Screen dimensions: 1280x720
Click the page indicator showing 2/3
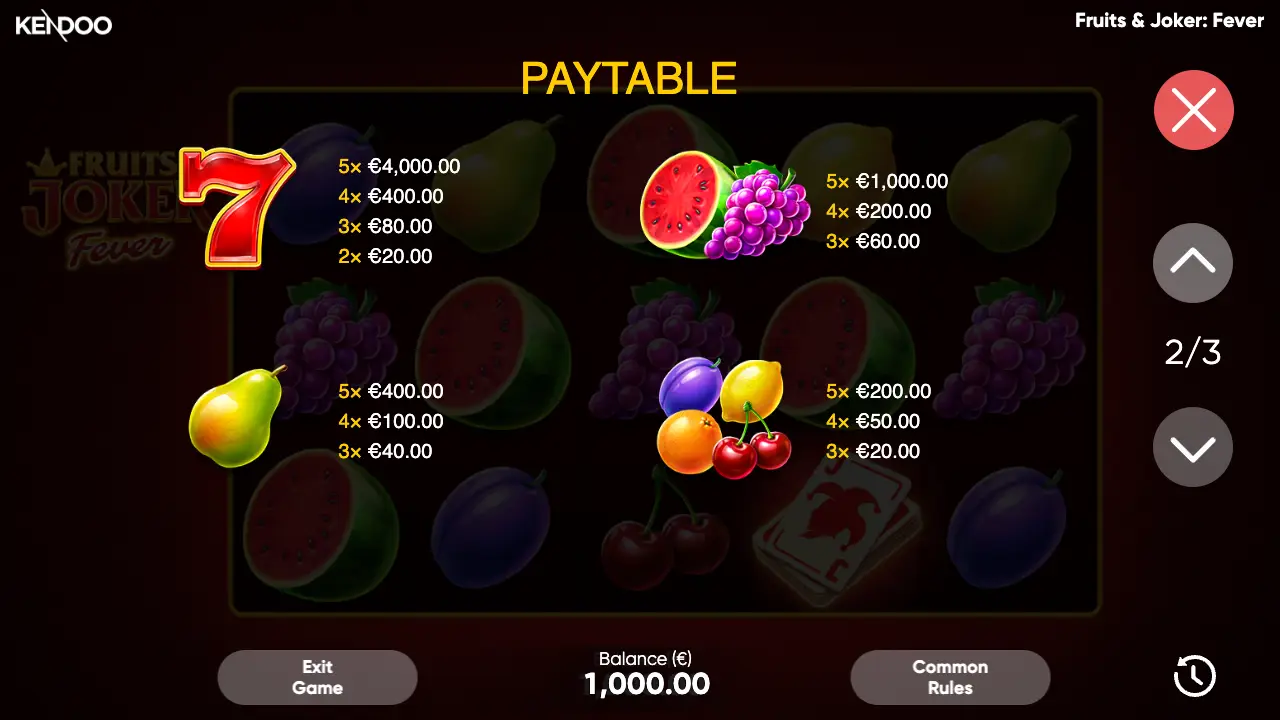point(1192,352)
